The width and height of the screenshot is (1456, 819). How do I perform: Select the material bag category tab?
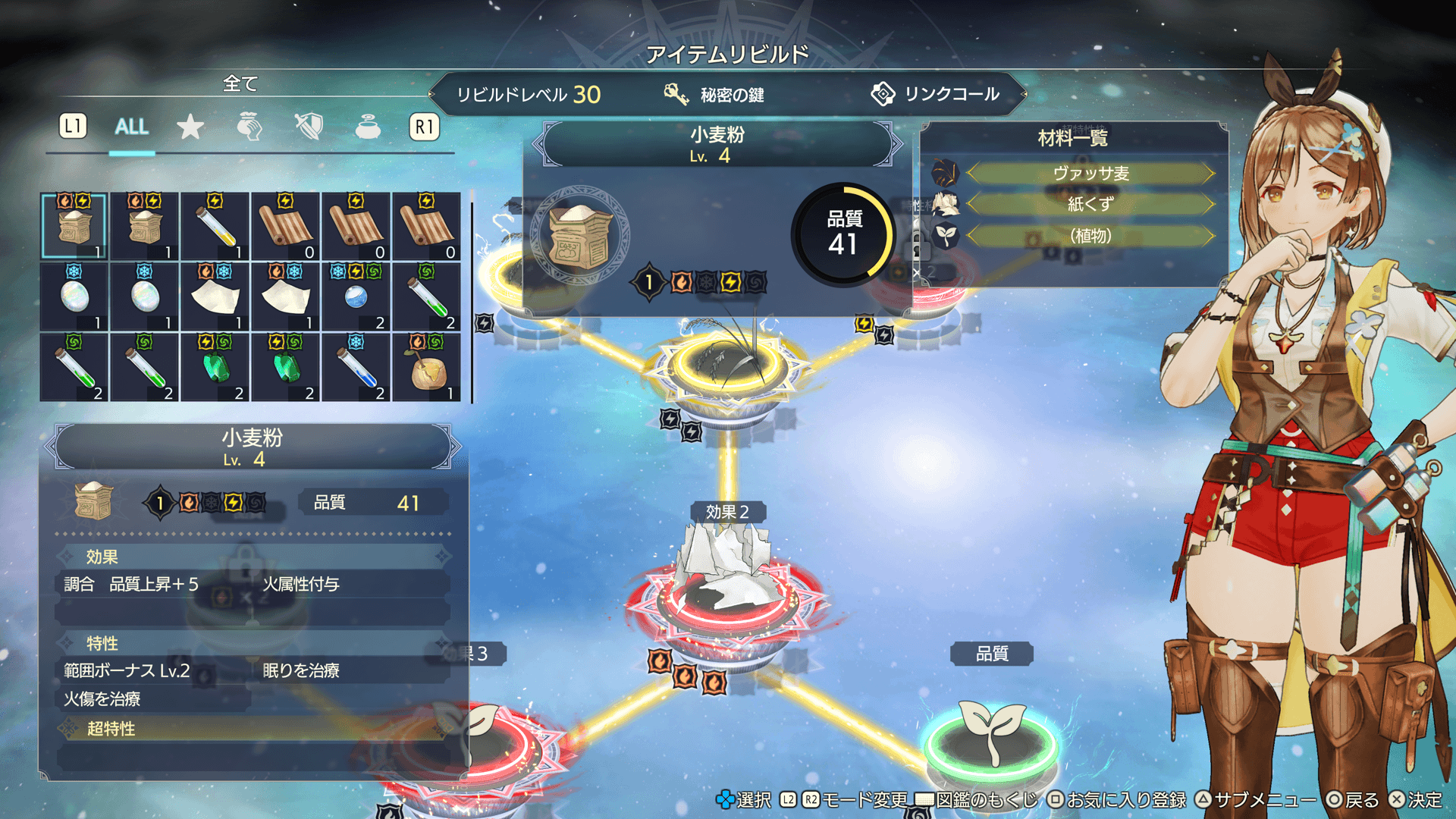(x=249, y=127)
